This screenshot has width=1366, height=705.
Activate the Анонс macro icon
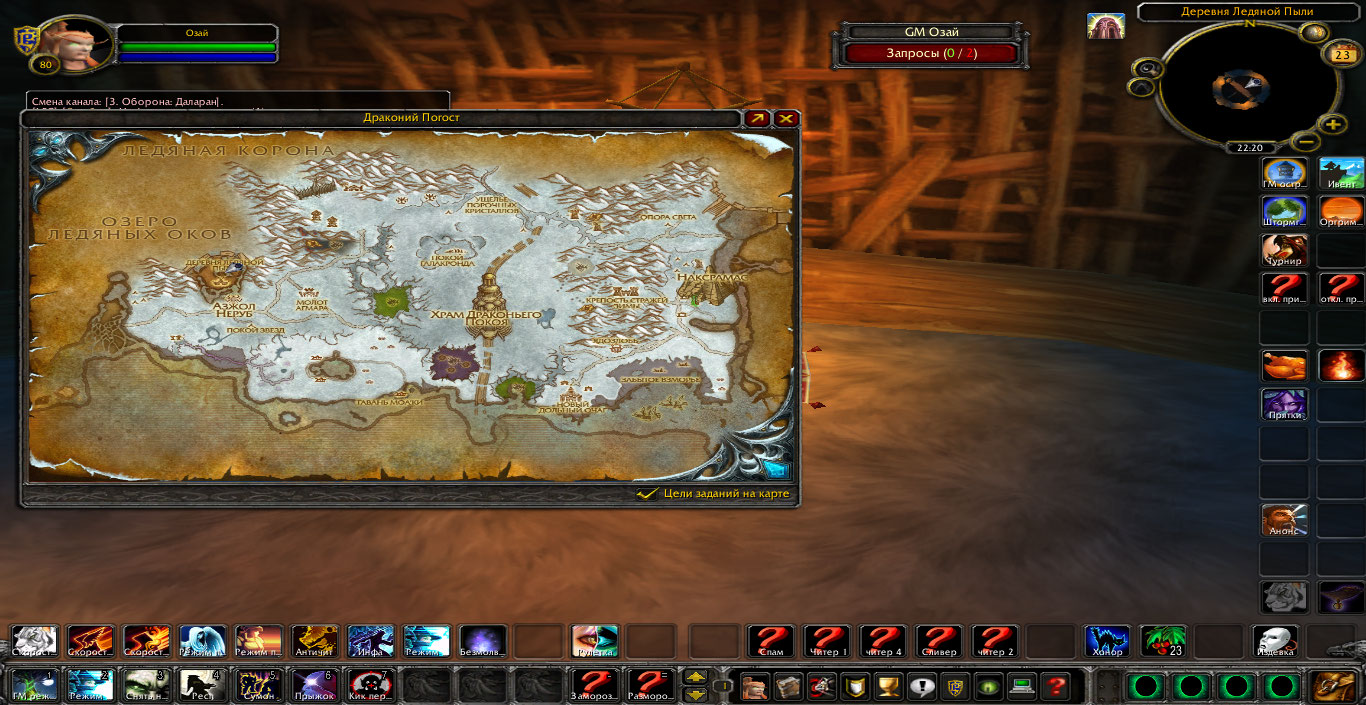[x=1284, y=520]
